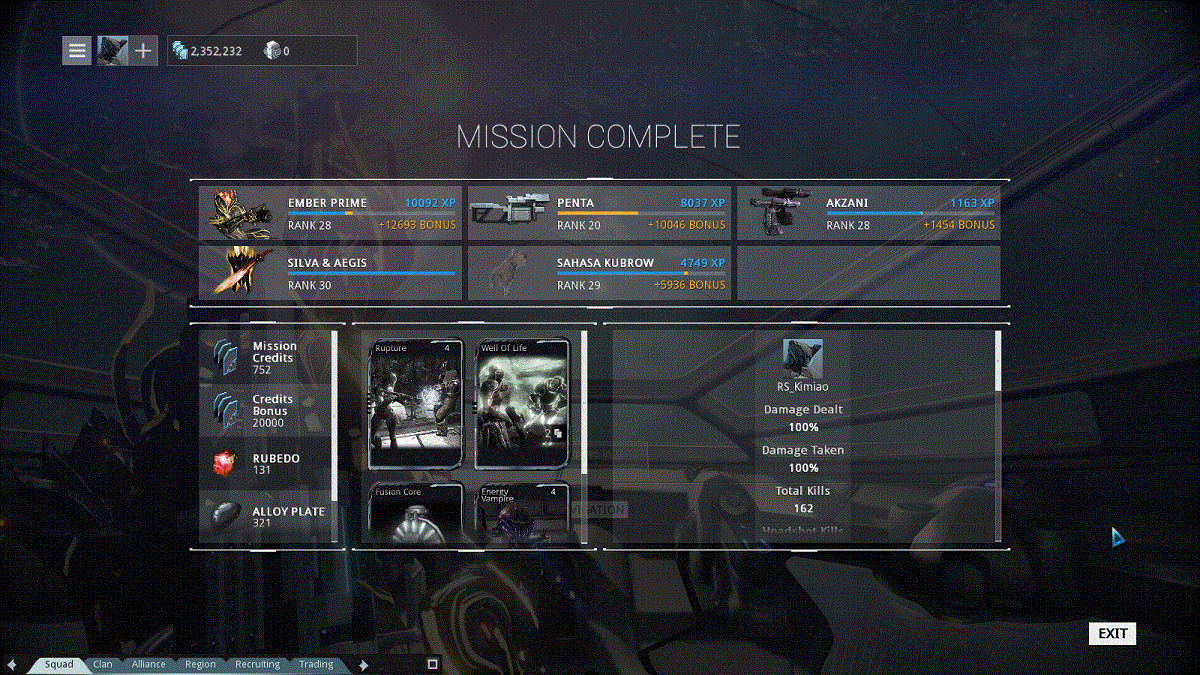
Task: Select the Energy Vampire mod card
Action: (x=522, y=513)
